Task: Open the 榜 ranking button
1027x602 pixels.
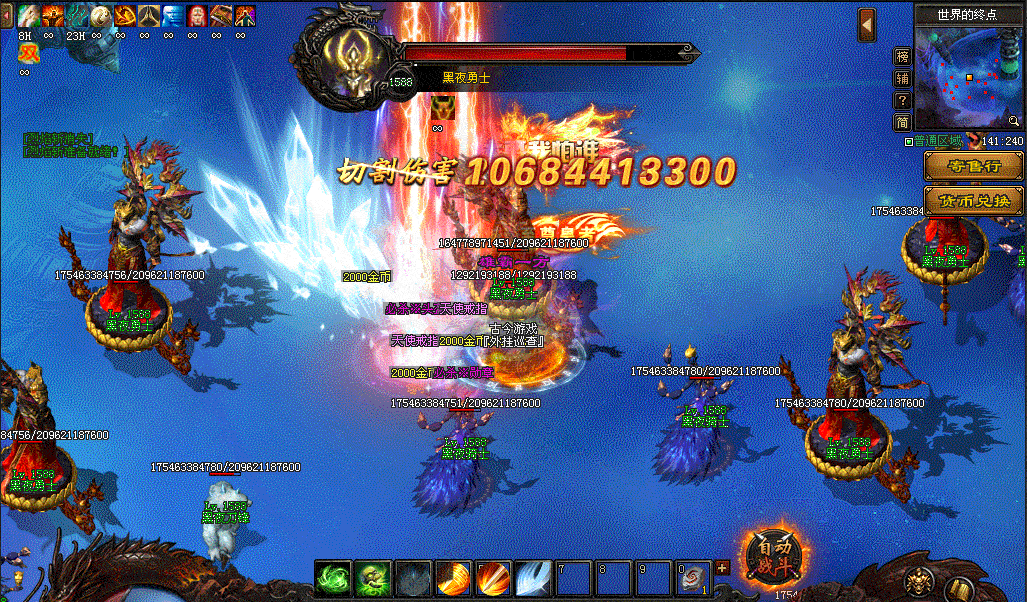Action: (x=902, y=56)
